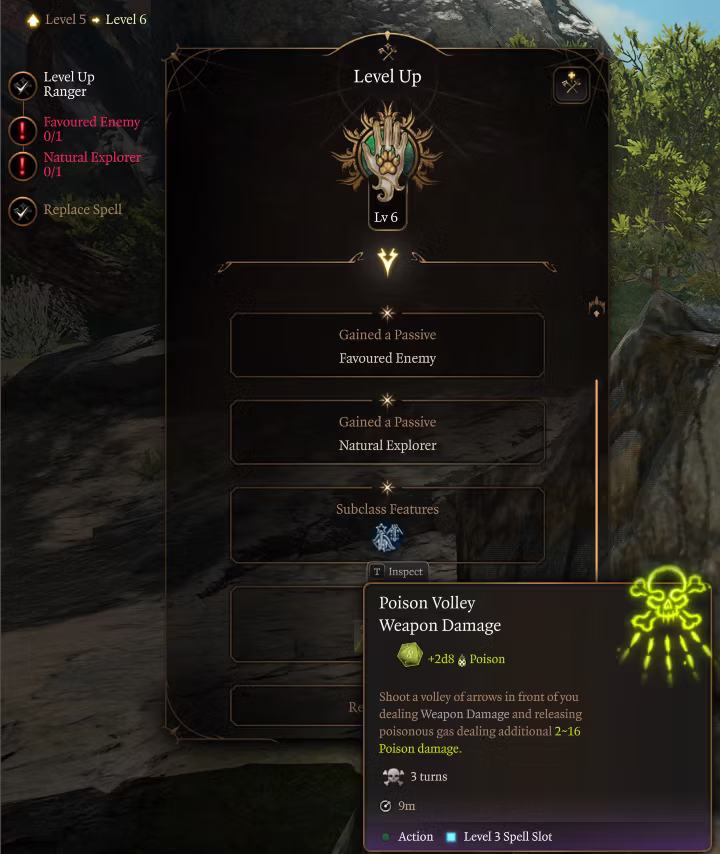Select the Gained a Passive Natural Explorer box
The image size is (720, 854).
[387, 433]
